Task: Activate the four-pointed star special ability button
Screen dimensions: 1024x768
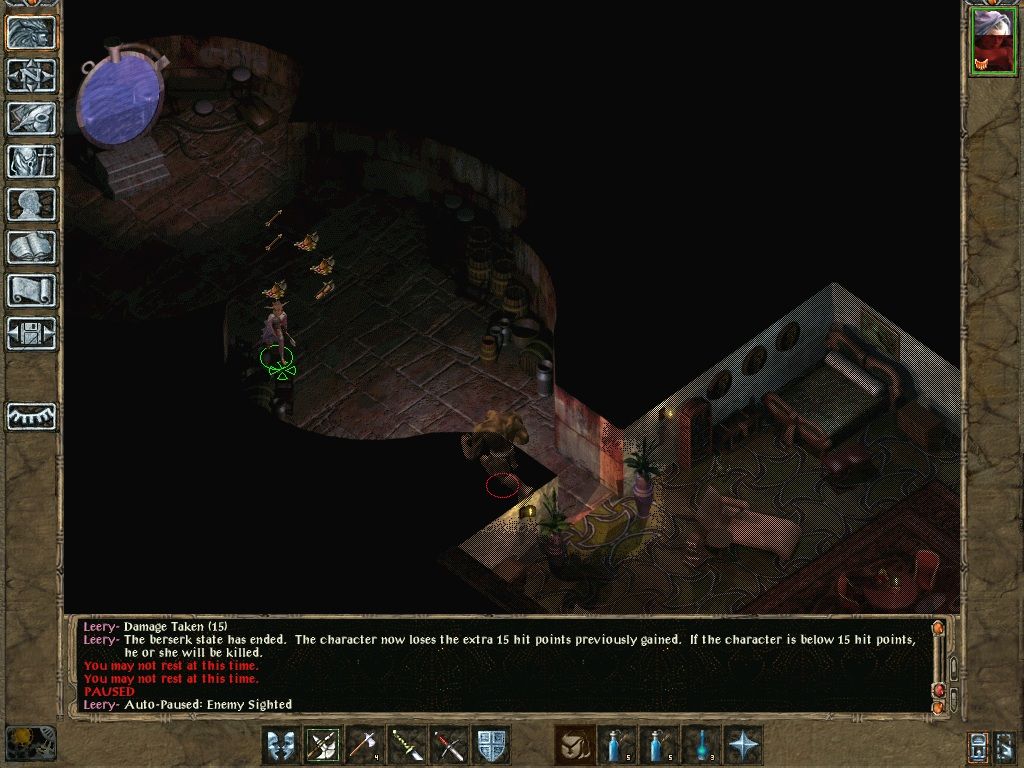Action: click(x=743, y=745)
